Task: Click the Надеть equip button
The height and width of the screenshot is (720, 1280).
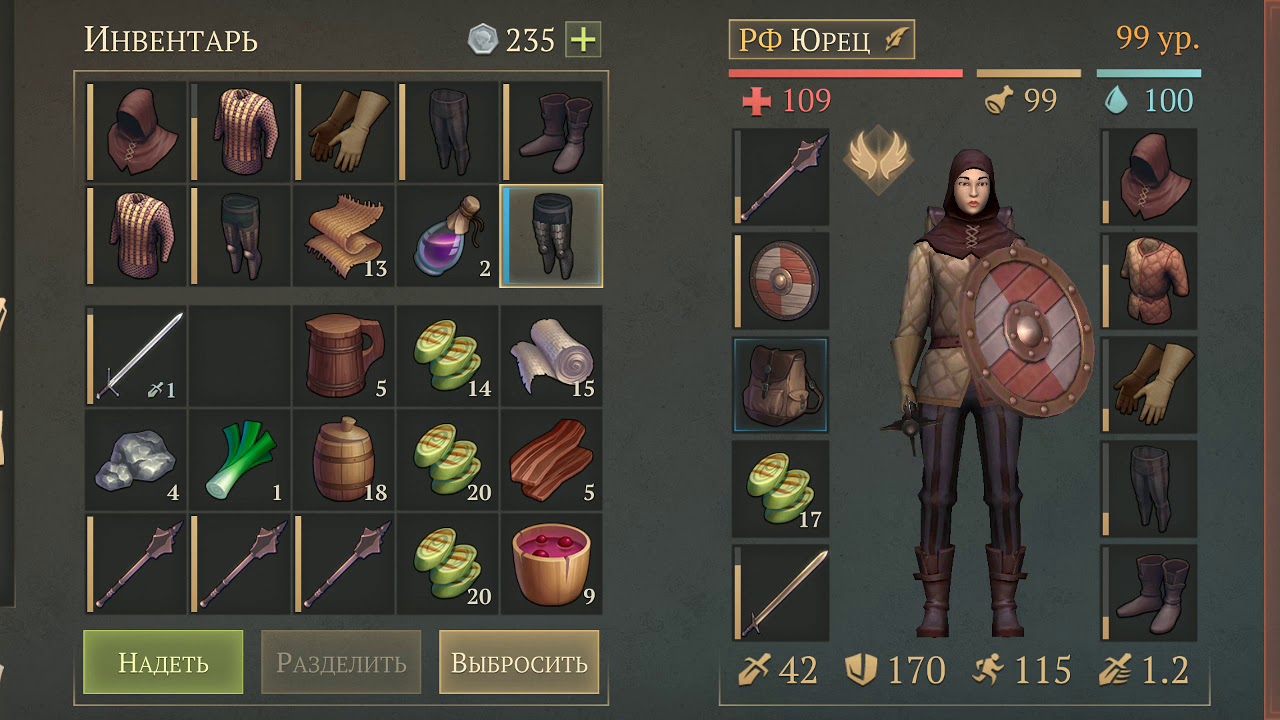Action: coord(163,662)
